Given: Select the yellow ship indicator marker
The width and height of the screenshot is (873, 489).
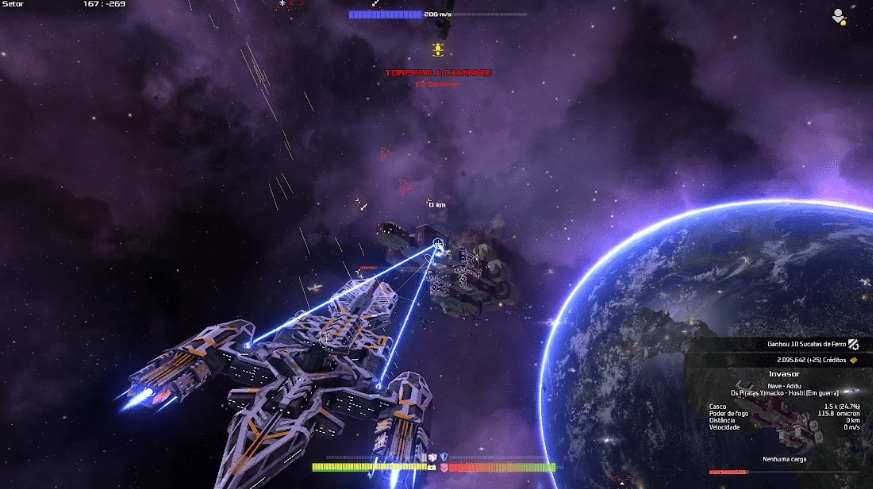Looking at the screenshot, I should [437, 49].
